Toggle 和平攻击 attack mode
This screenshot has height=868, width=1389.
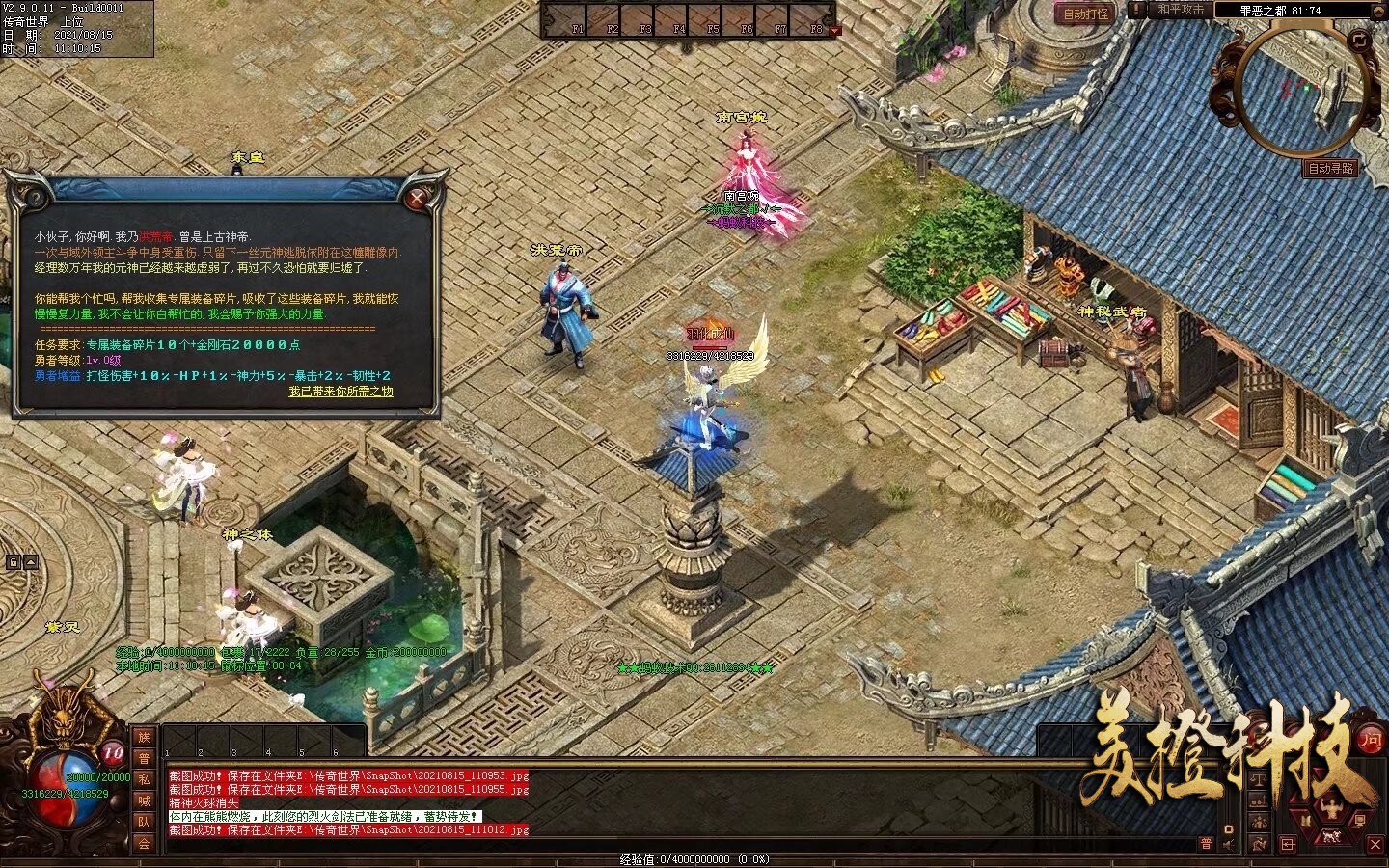1179,10
